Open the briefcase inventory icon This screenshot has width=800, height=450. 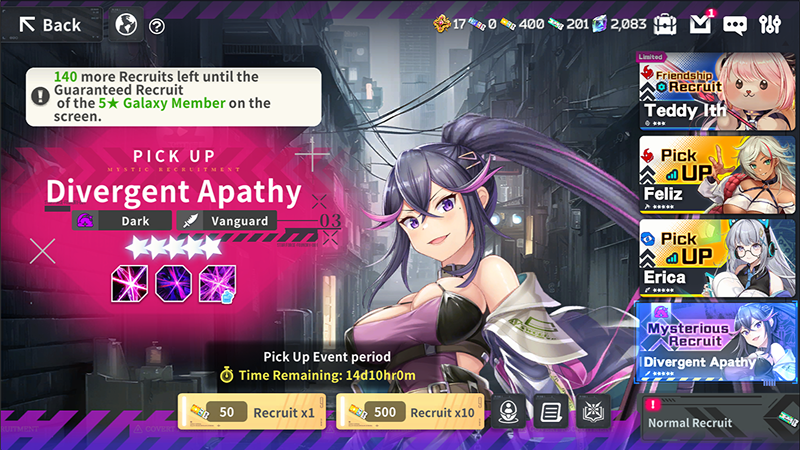[665, 24]
